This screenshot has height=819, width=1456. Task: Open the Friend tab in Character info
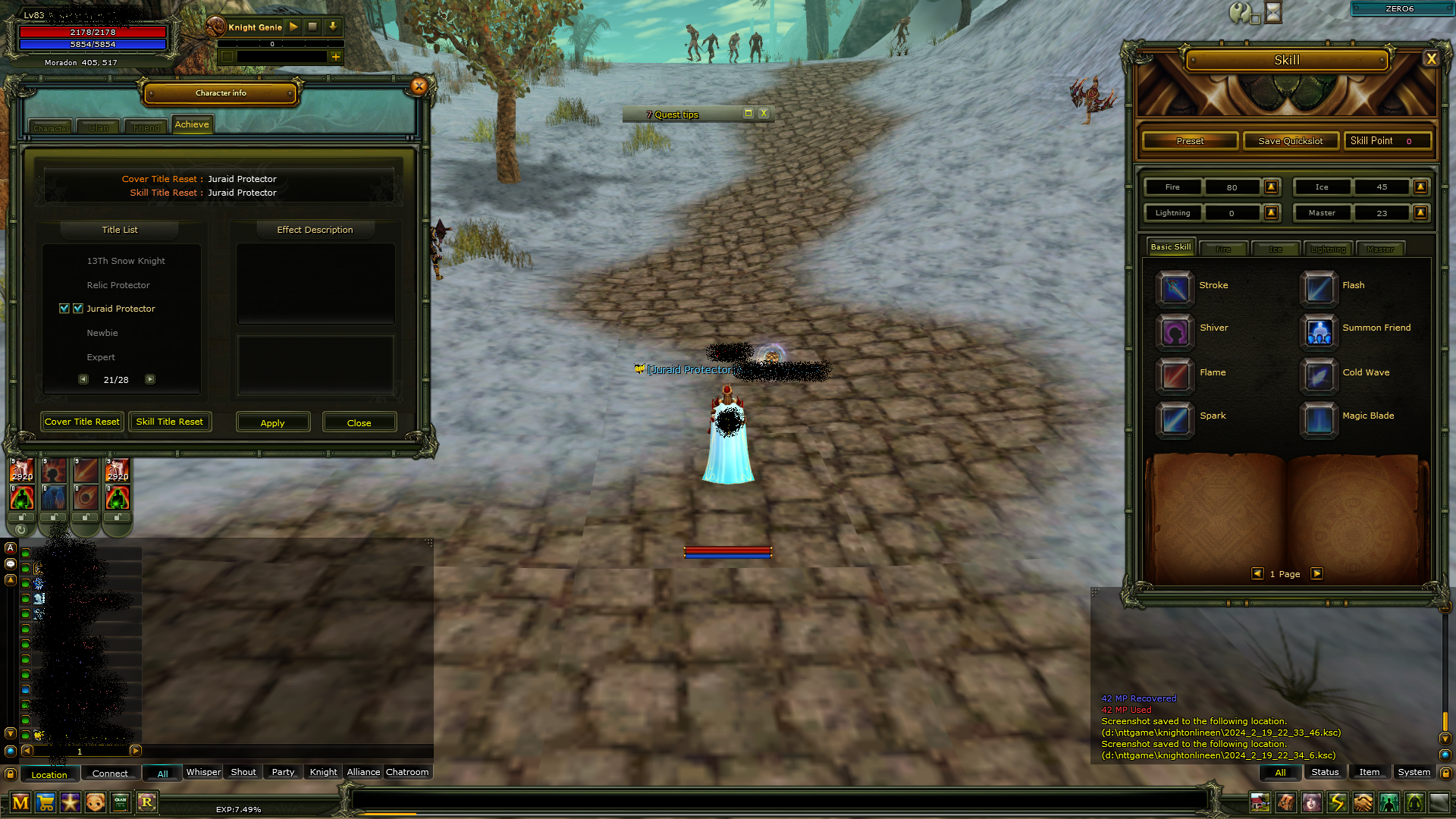145,127
